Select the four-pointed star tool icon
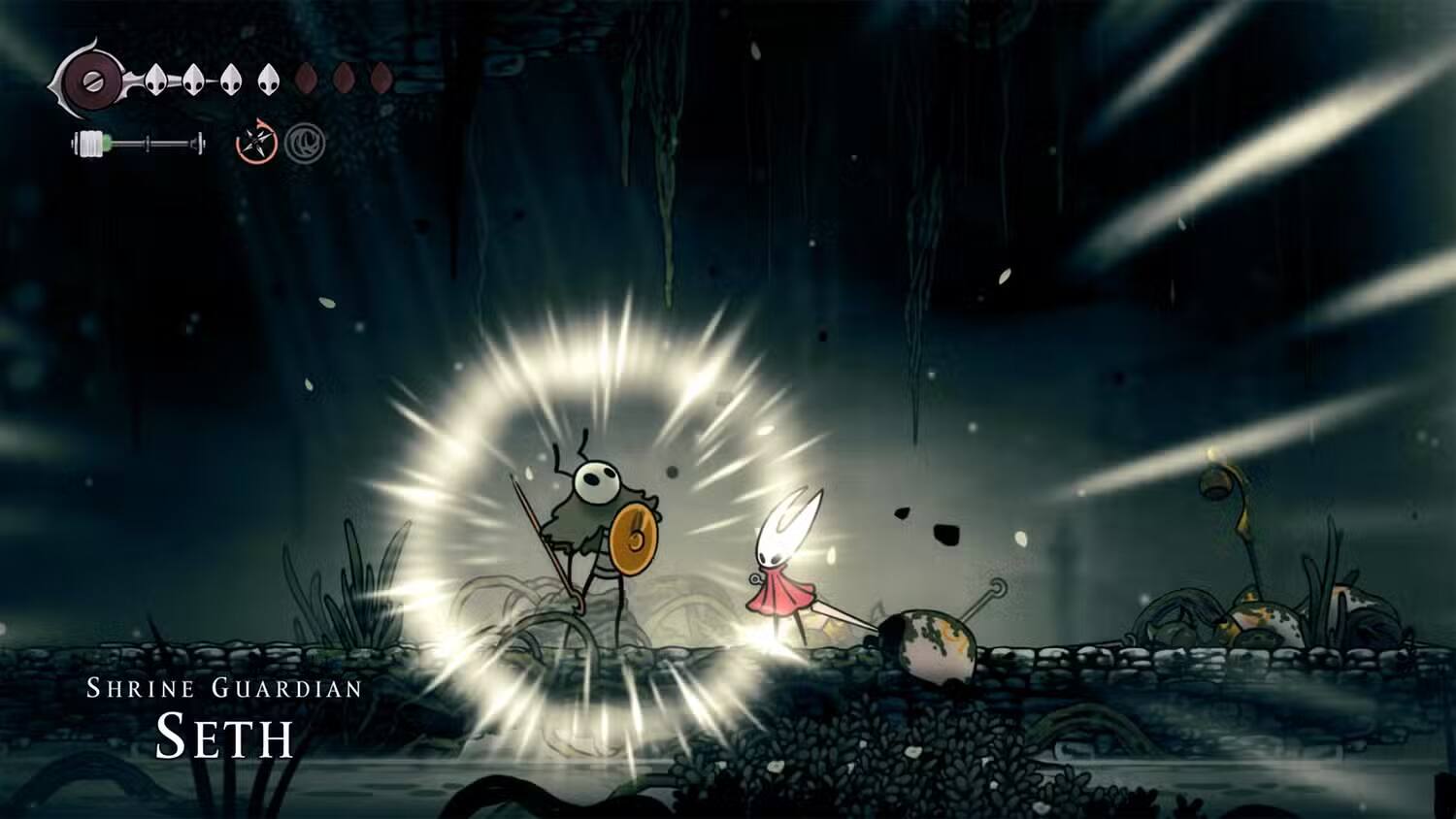 (257, 144)
